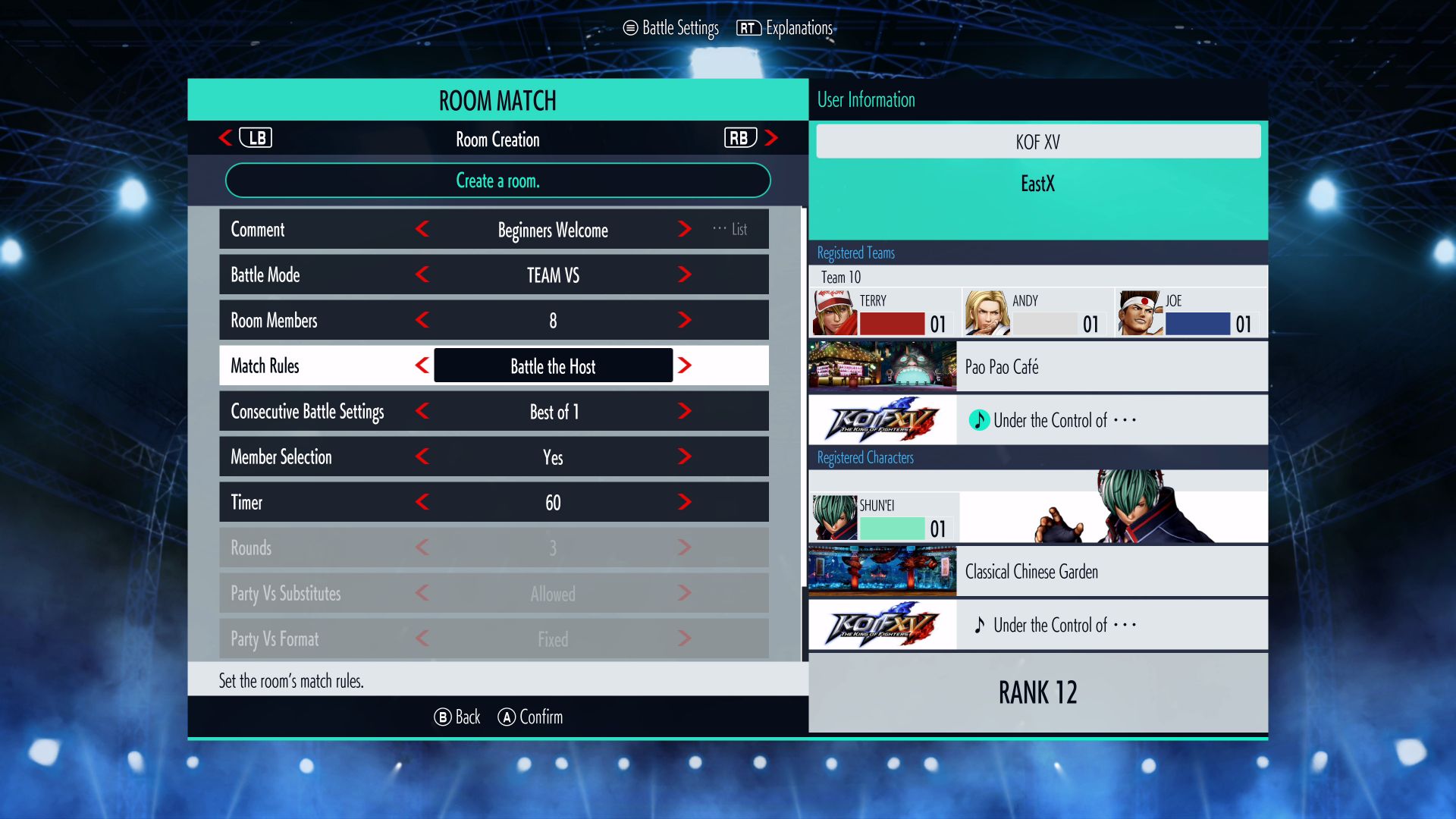Reduce Timer value with left arrow
Viewport: 1456px width, 819px height.
click(x=422, y=502)
